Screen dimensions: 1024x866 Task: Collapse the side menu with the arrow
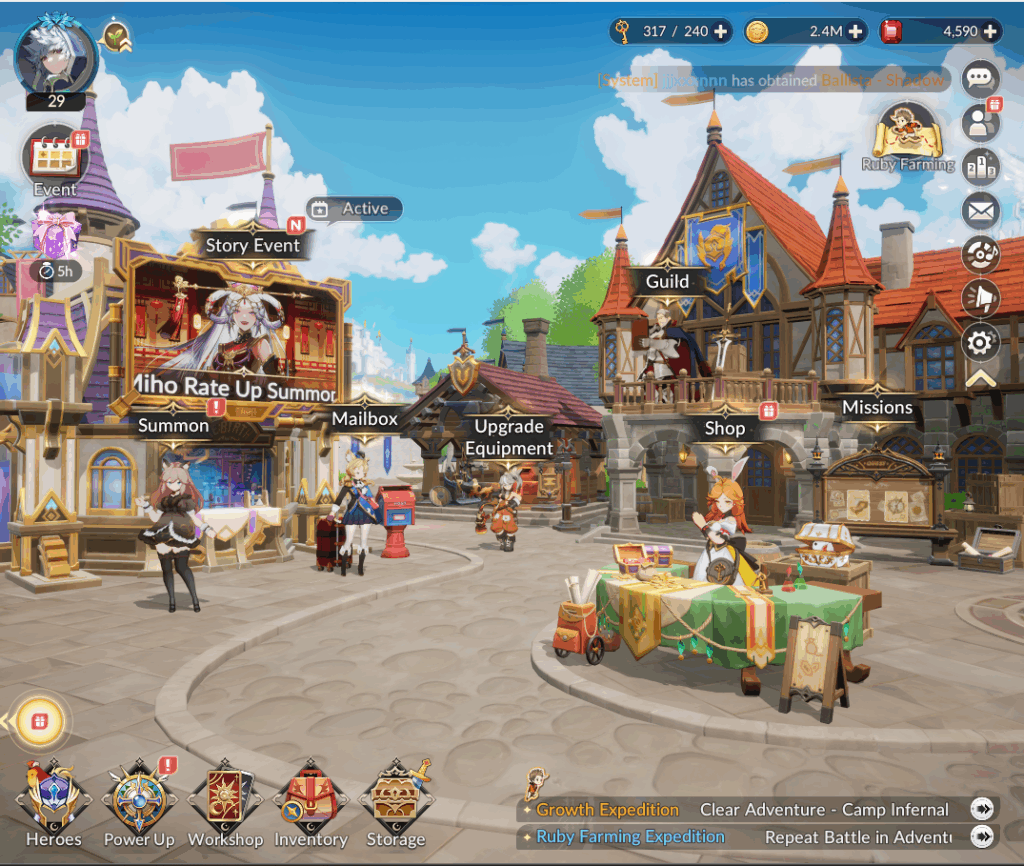coord(980,378)
